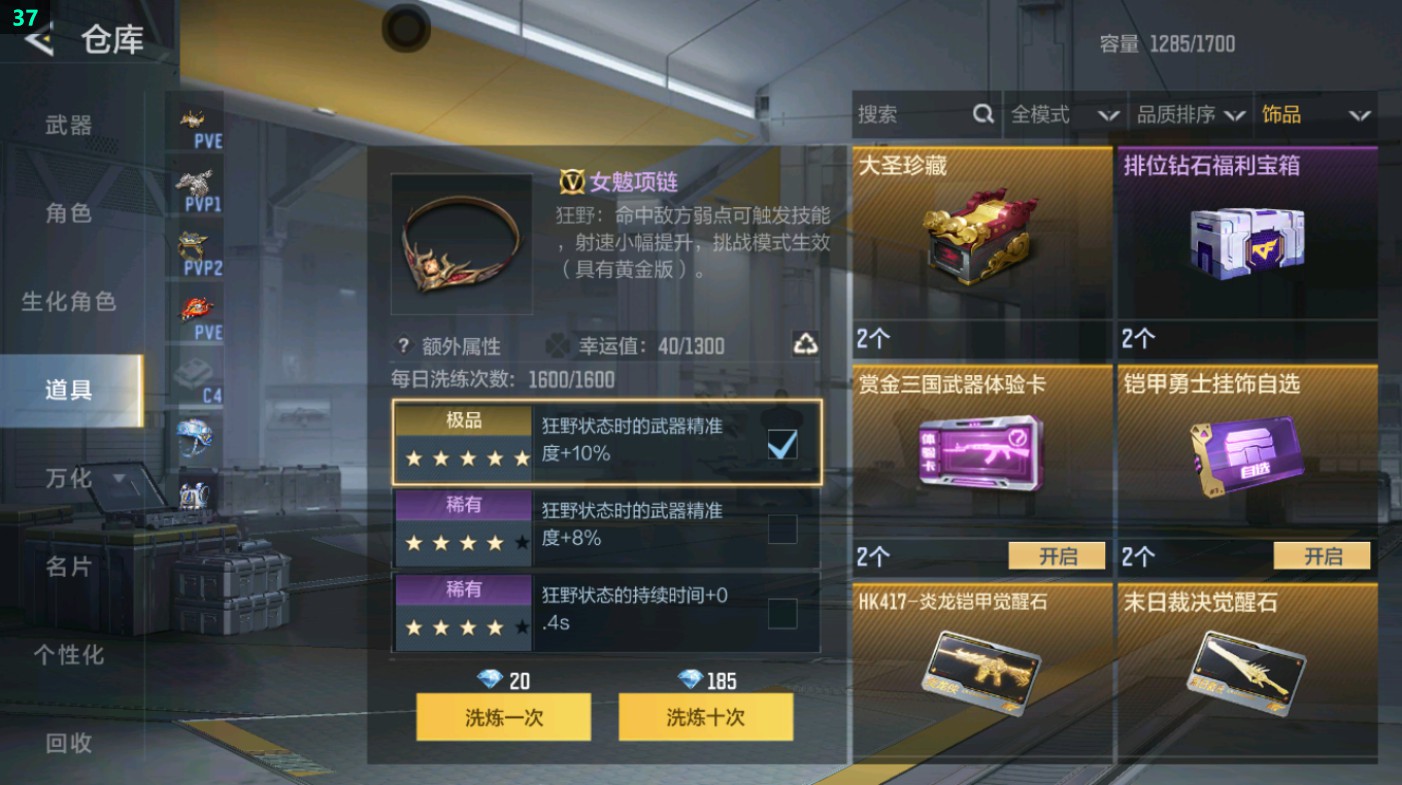Click the recycle icon next to 幸运值

[x=805, y=345]
